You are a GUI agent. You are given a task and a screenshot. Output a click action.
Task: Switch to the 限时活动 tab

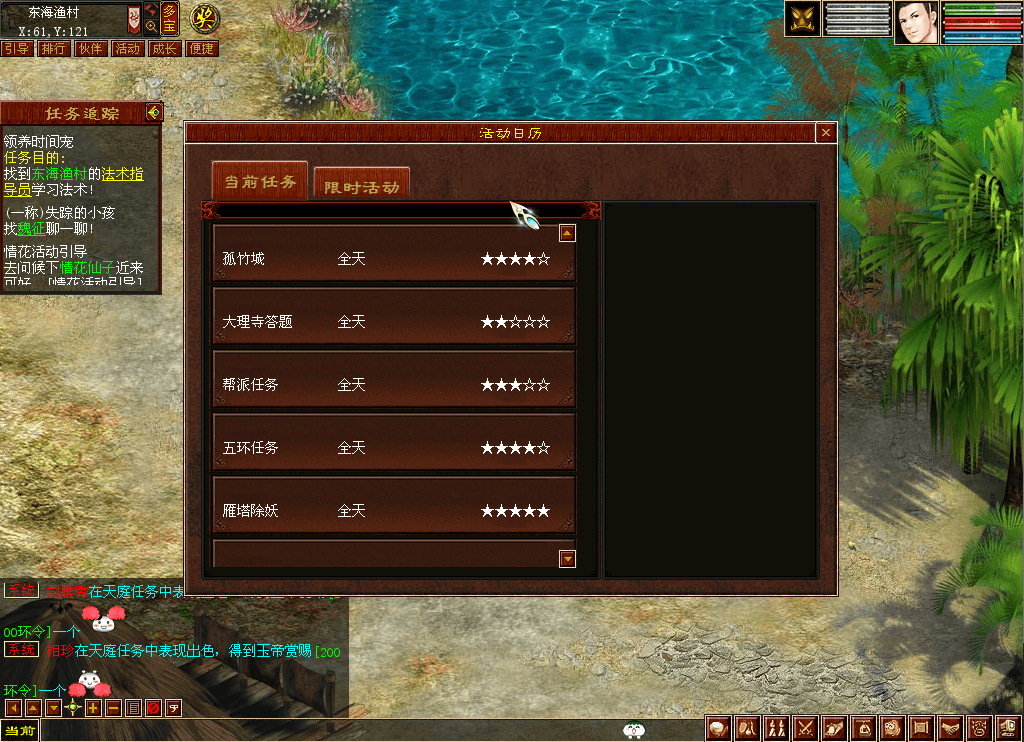(x=361, y=186)
